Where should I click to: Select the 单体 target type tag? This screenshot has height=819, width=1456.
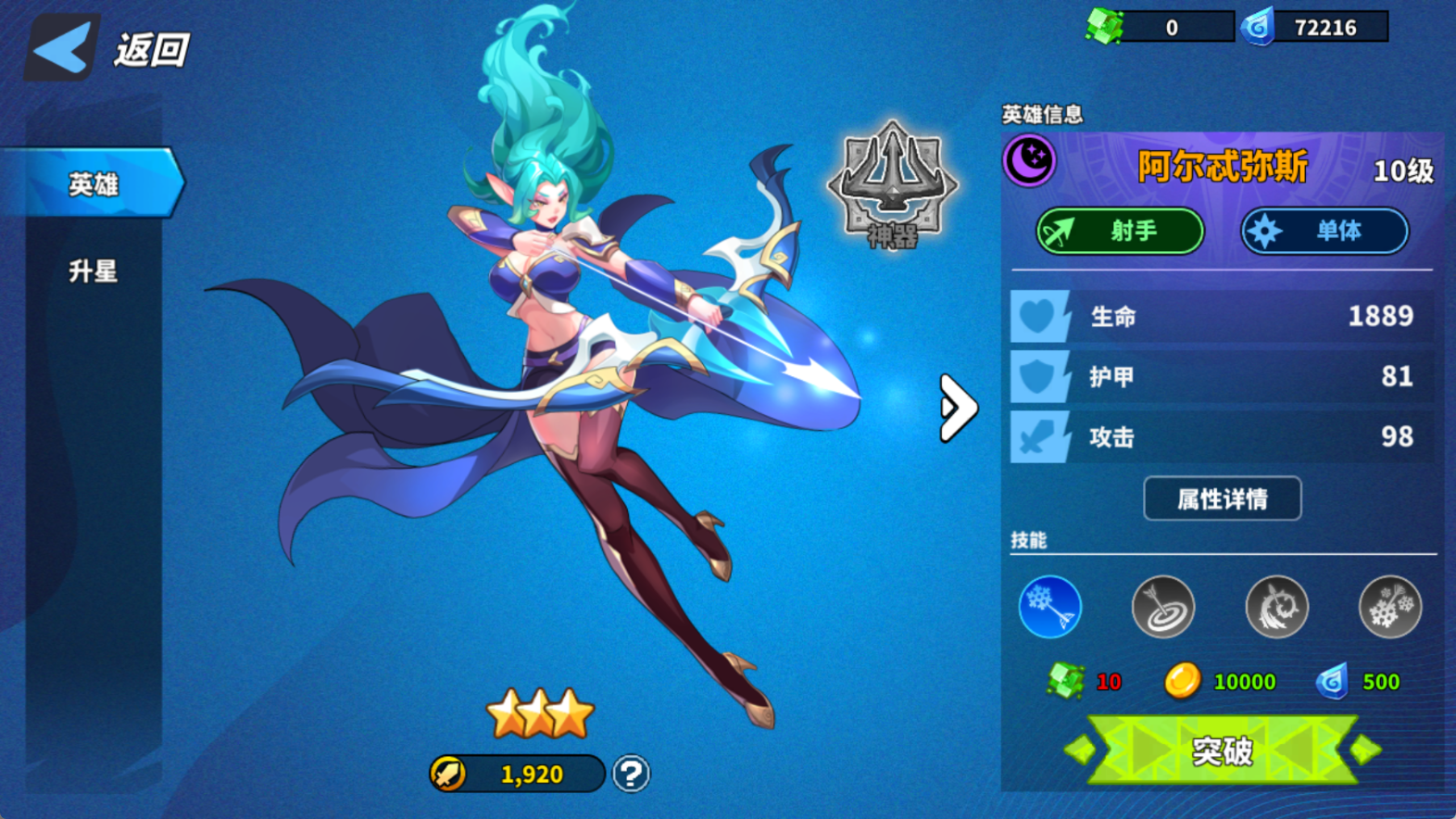click(x=1324, y=231)
